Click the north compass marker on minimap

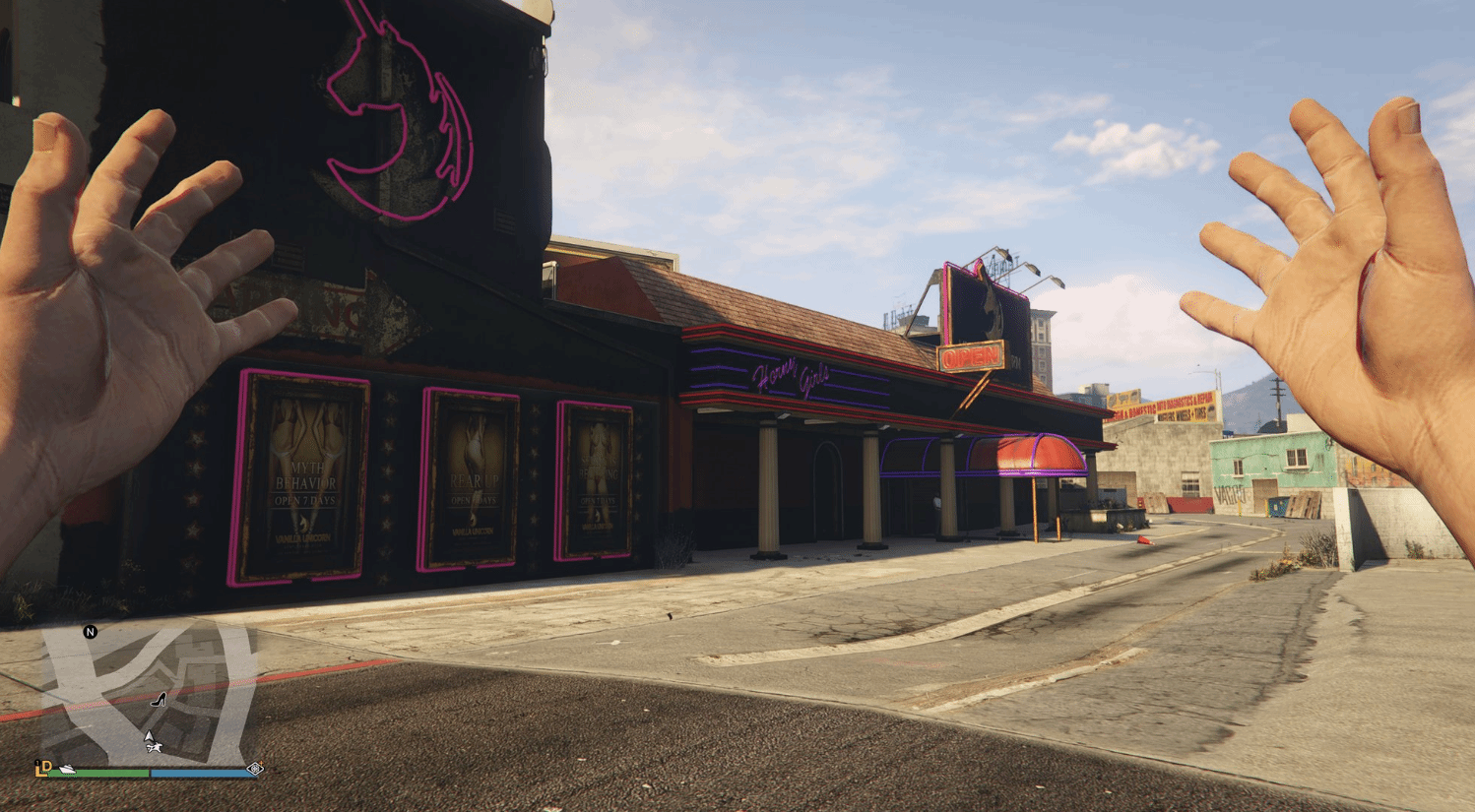click(x=91, y=632)
